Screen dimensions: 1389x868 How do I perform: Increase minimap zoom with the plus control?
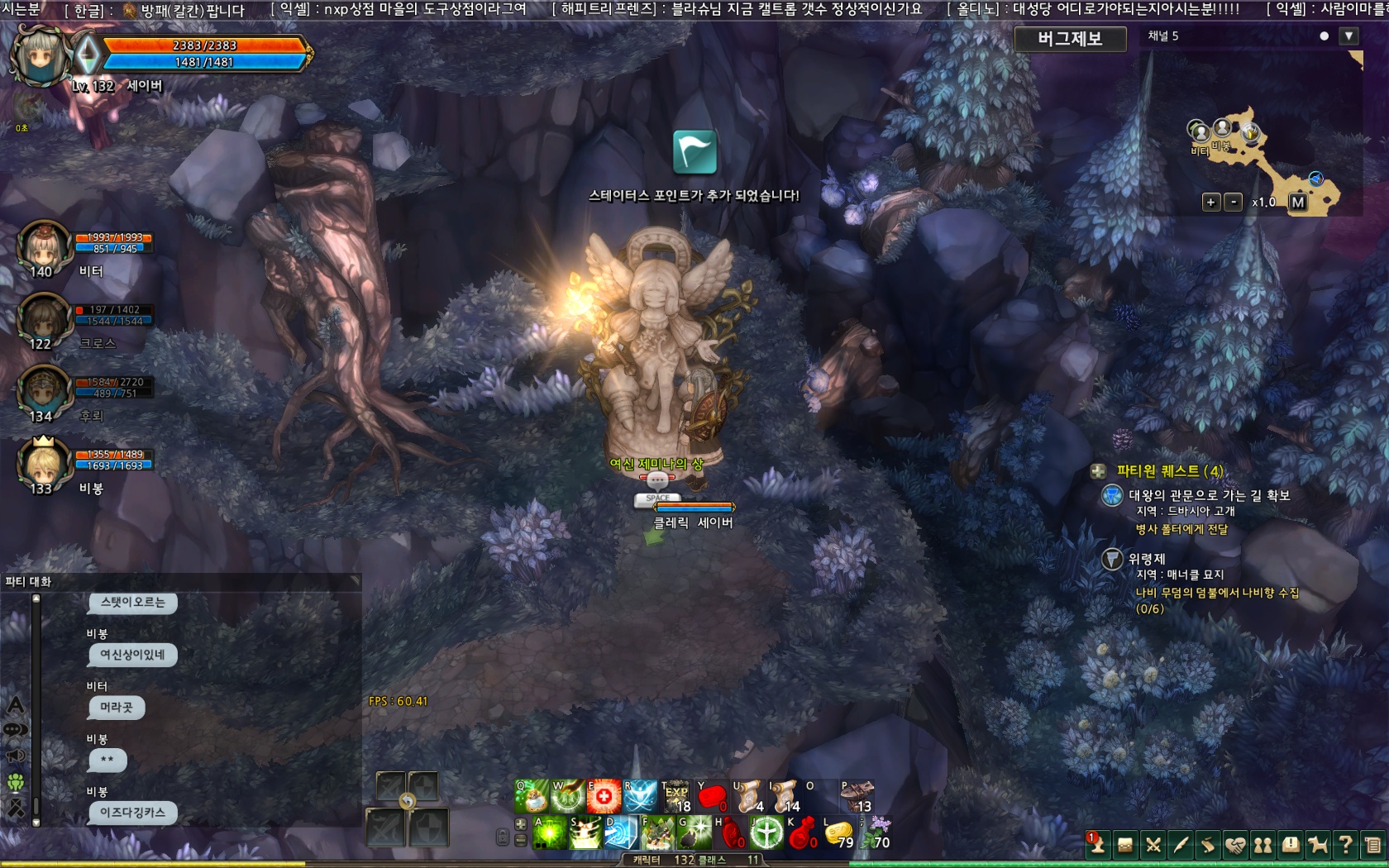1211,201
